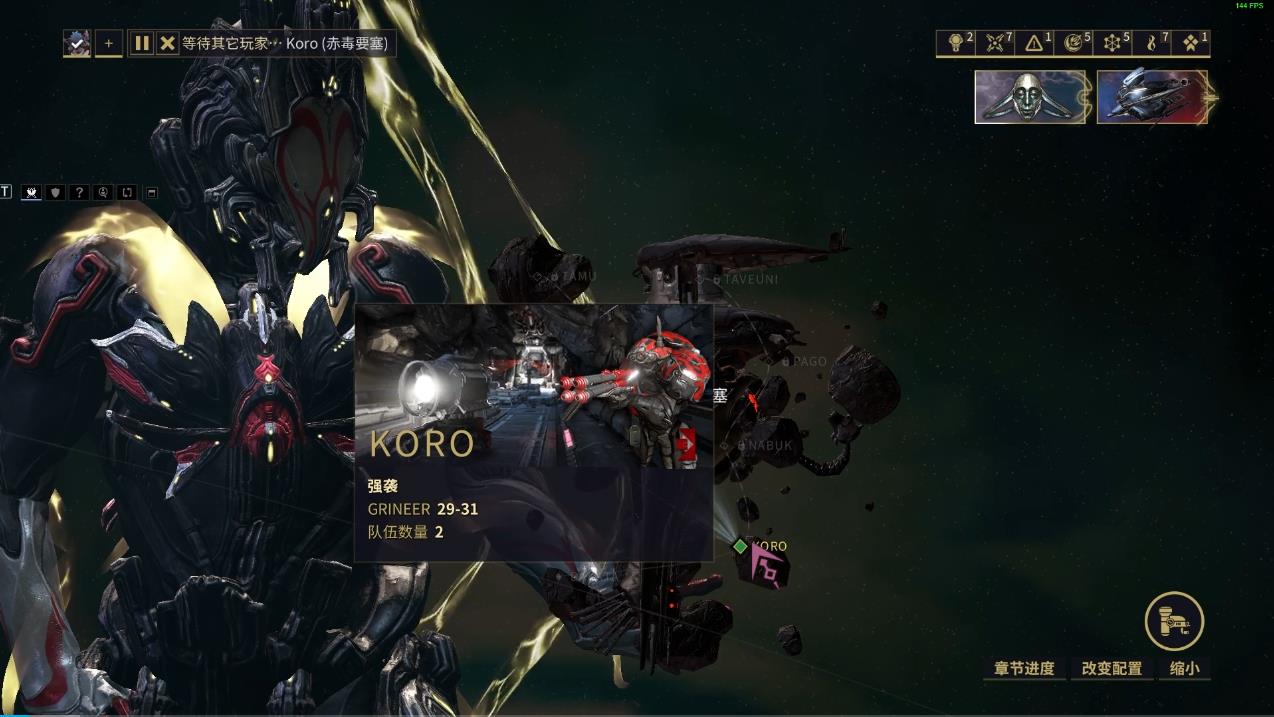Image resolution: width=1274 pixels, height=717 pixels.
Task: Click the lightbulb icon with count 2
Action: pos(959,42)
